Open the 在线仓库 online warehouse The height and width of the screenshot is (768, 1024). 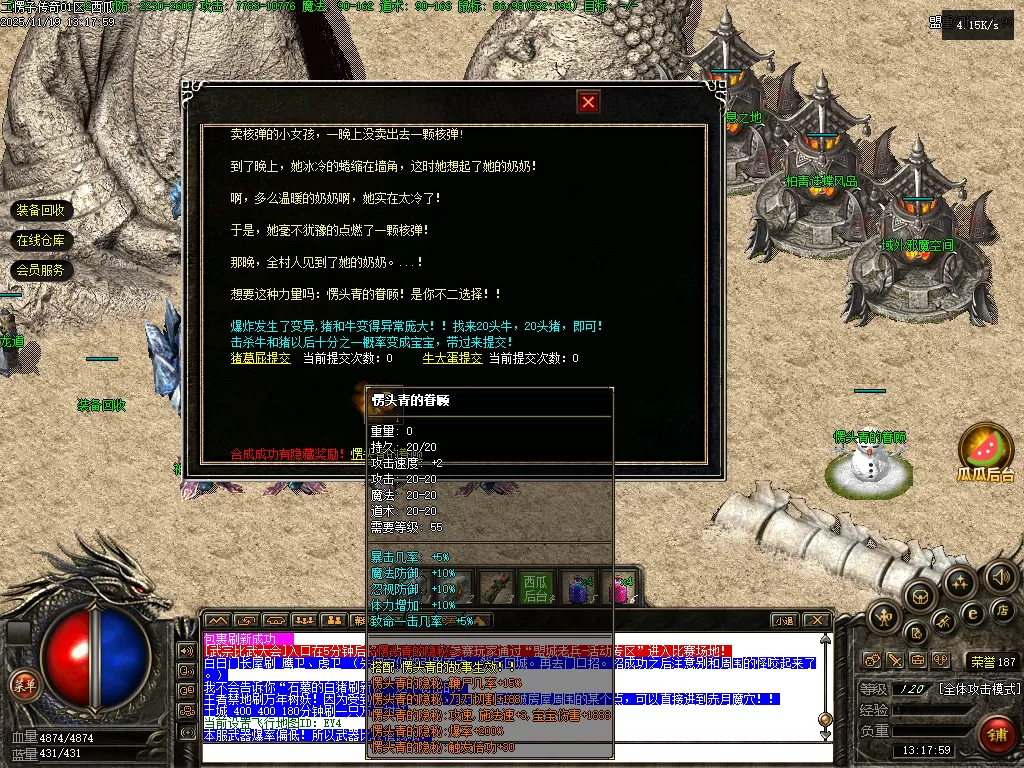pyautogui.click(x=41, y=240)
